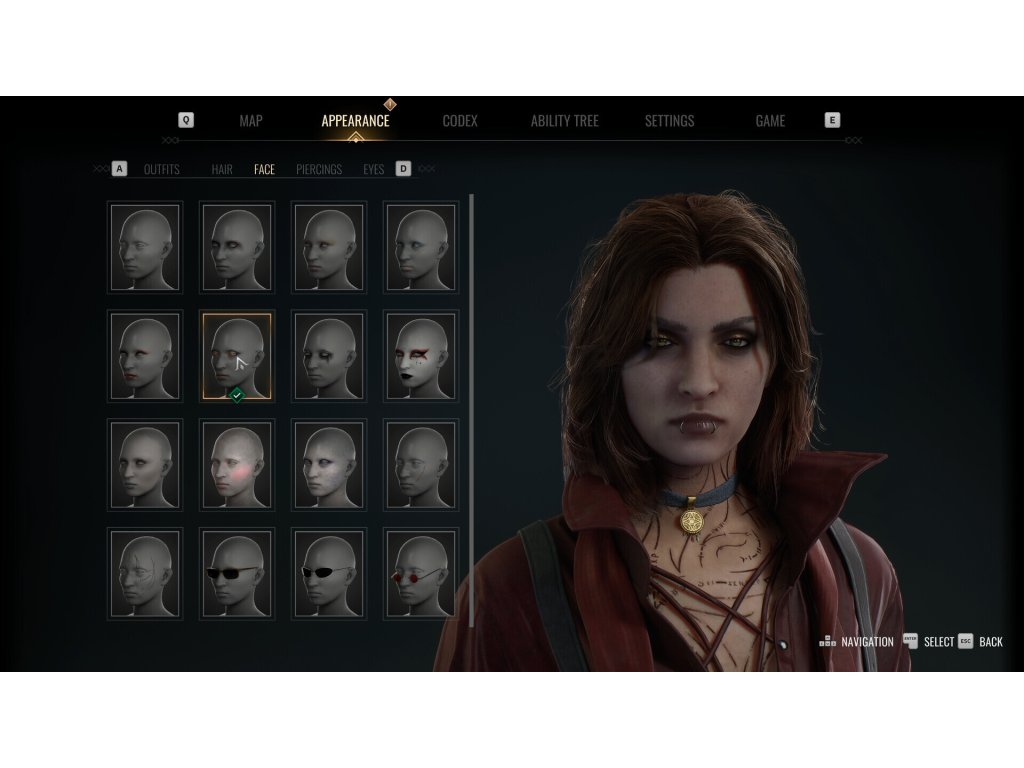This screenshot has height=768, width=1024.
Task: Choose the face with scratch scars
Action: 145,573
